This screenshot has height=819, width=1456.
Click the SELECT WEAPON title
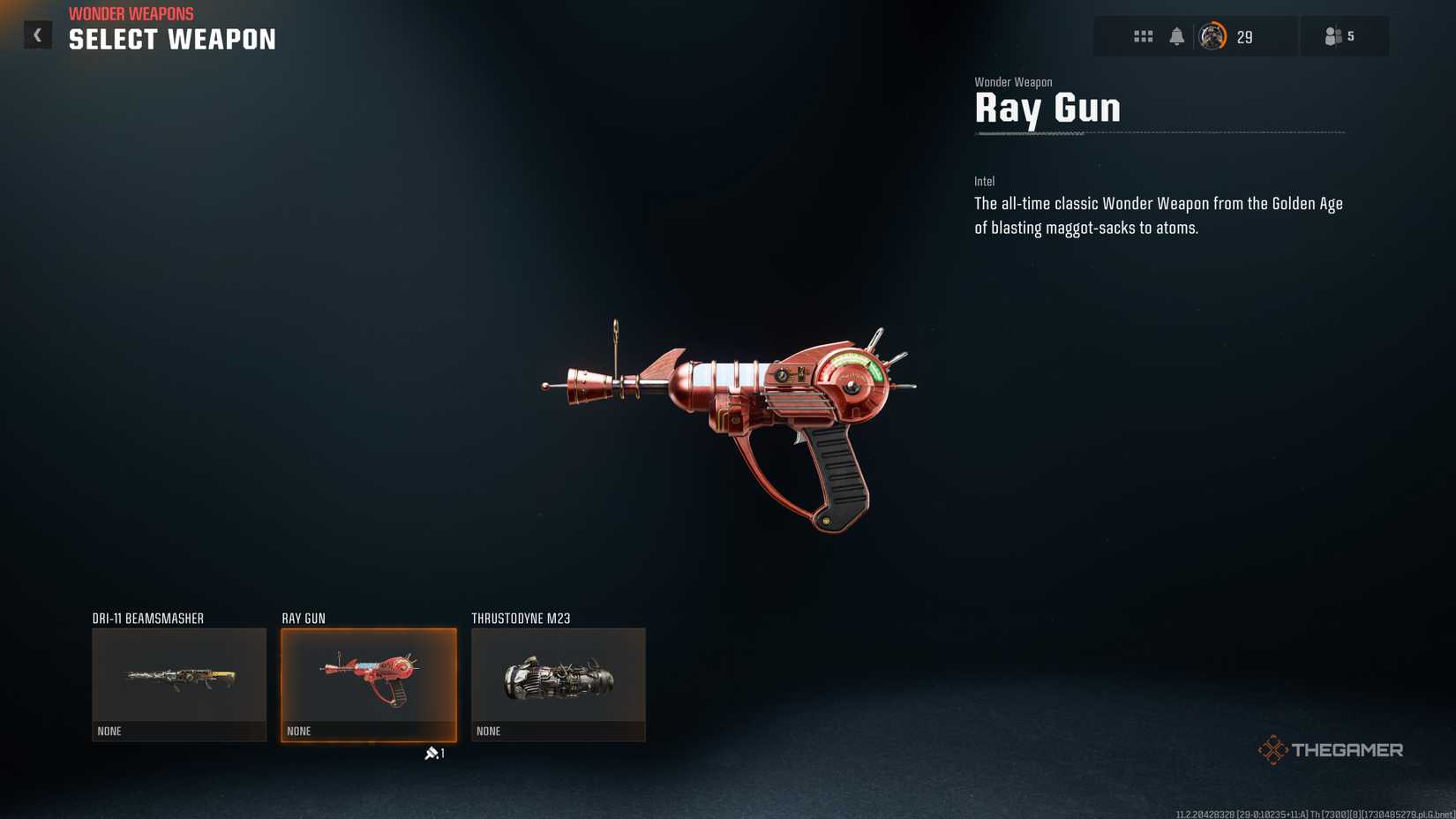click(x=171, y=39)
